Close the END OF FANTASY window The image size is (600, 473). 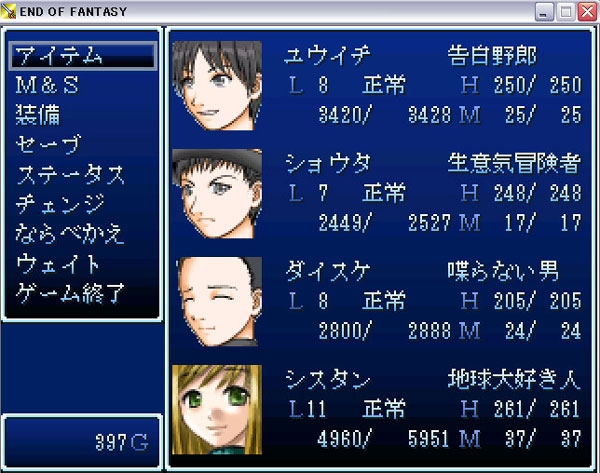click(587, 12)
